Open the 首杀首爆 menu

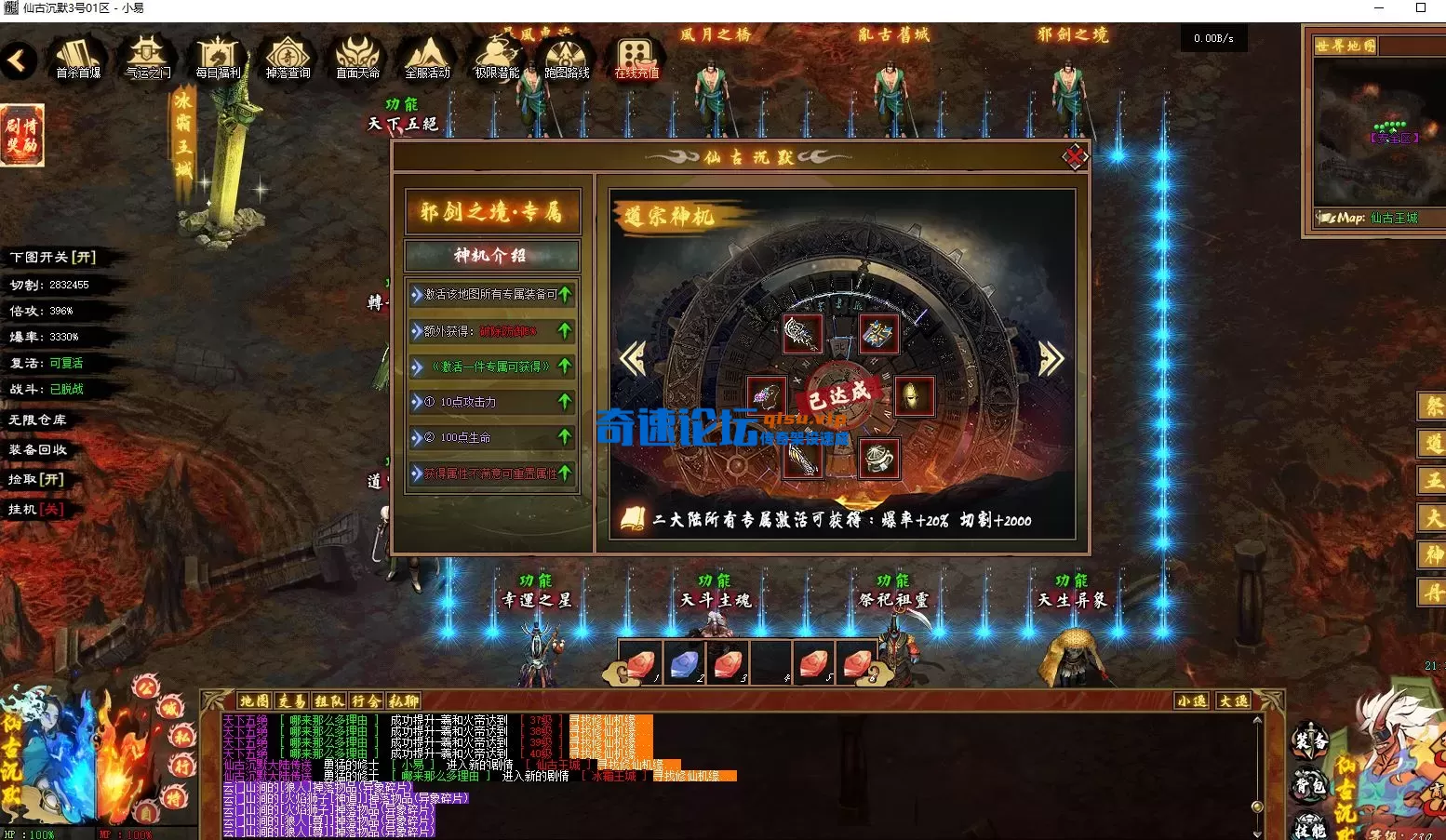pyautogui.click(x=78, y=59)
